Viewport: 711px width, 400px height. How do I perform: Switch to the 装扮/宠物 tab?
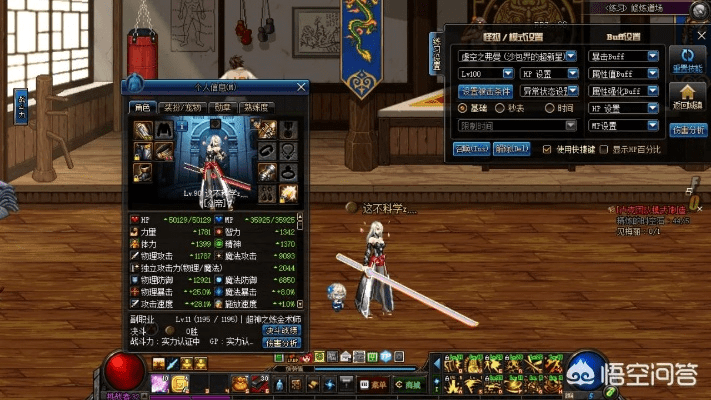(x=182, y=108)
